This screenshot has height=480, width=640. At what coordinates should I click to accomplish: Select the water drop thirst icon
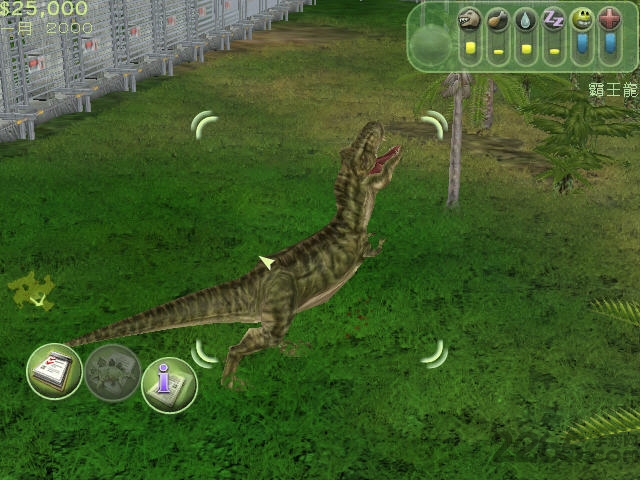526,19
